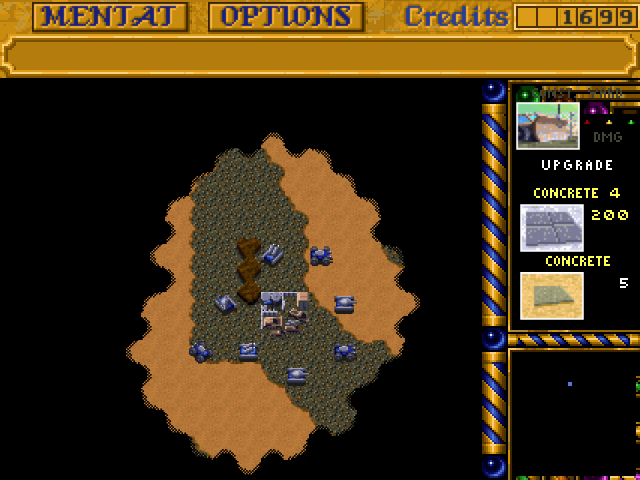This screenshot has width=640, height=480.
Task: Click the selected building portrait thumbnail
Action: click(x=547, y=125)
